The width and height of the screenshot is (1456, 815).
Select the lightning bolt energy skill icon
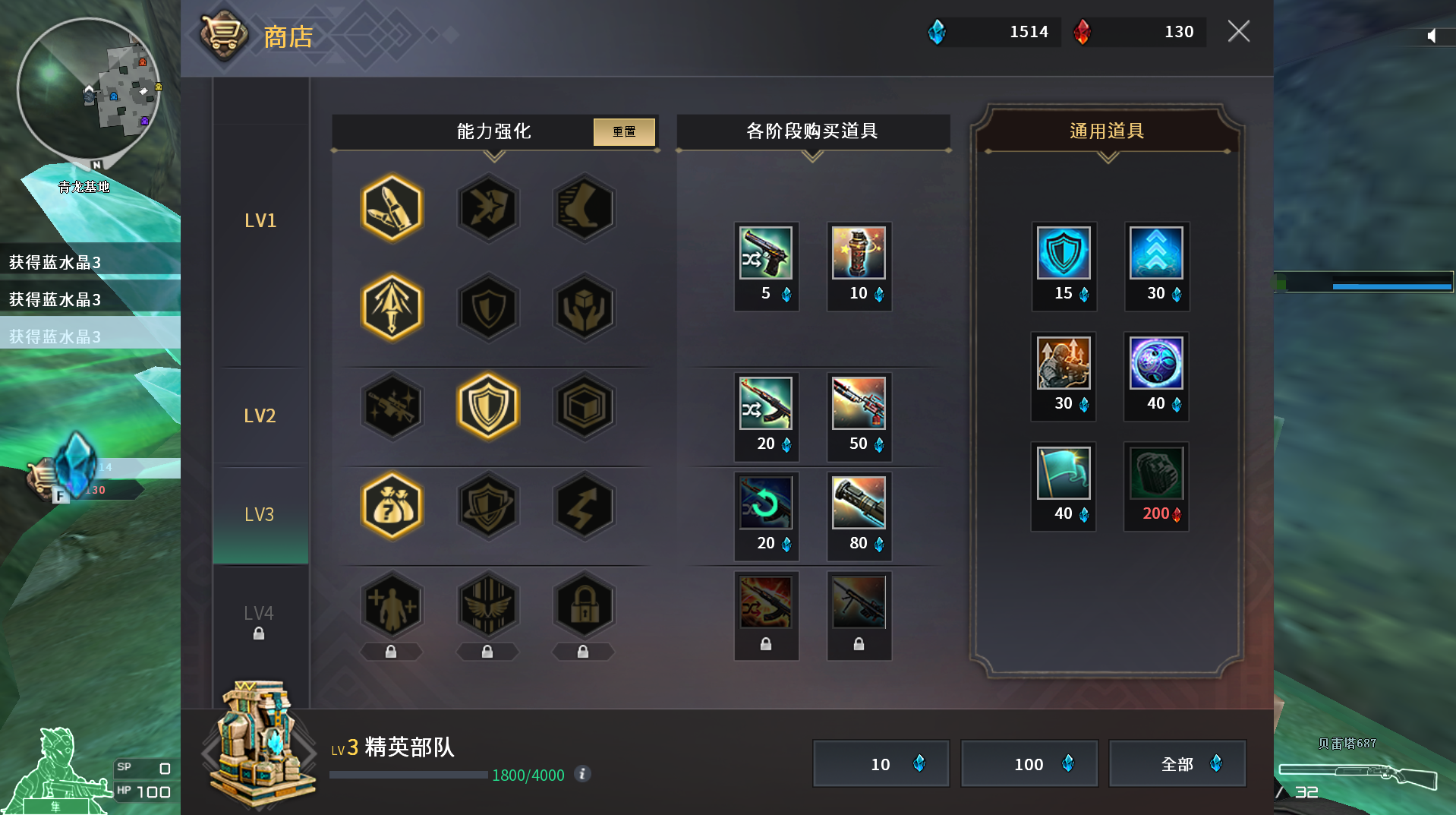(584, 506)
